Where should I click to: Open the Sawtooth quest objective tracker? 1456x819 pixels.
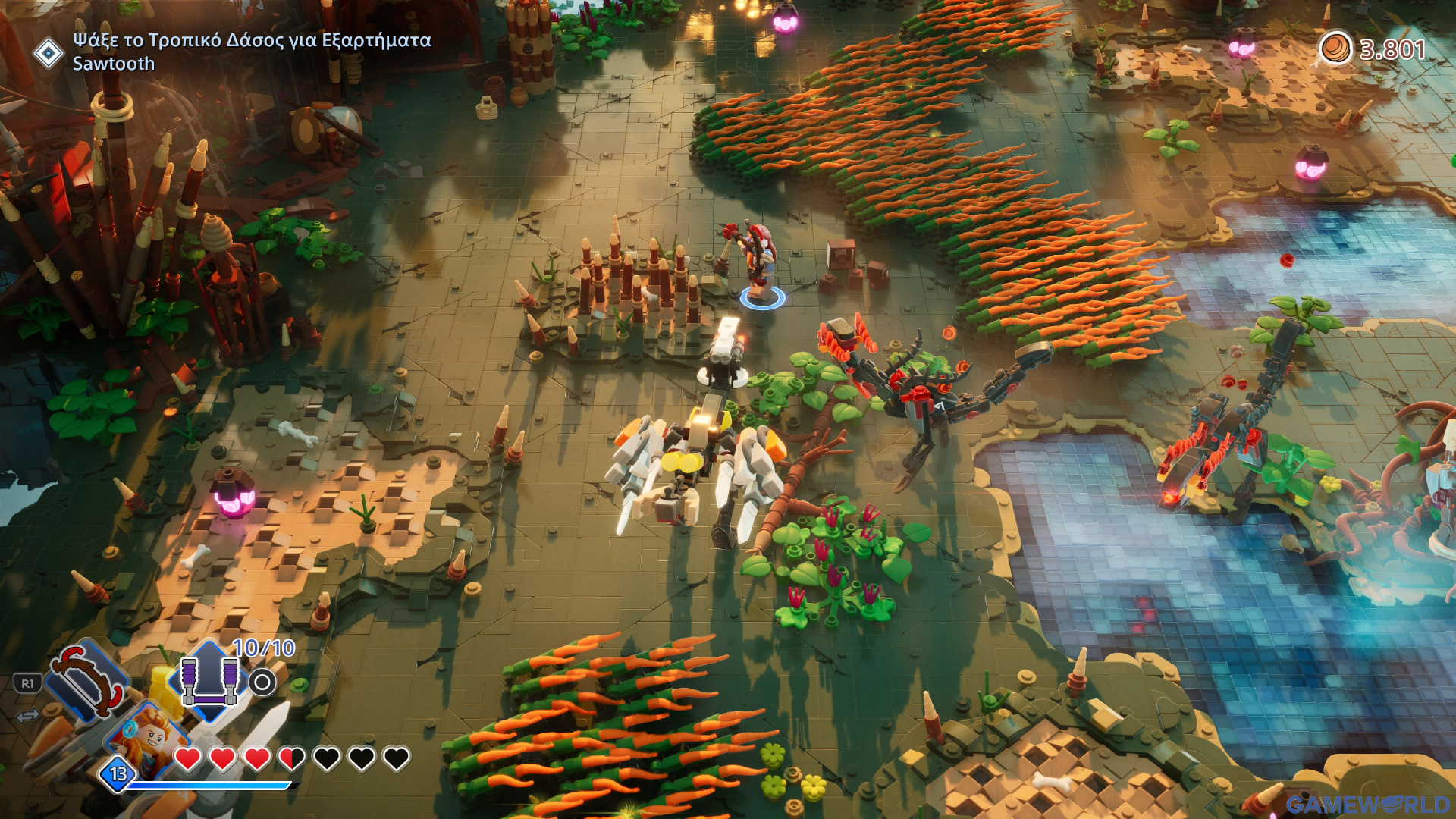click(x=251, y=51)
